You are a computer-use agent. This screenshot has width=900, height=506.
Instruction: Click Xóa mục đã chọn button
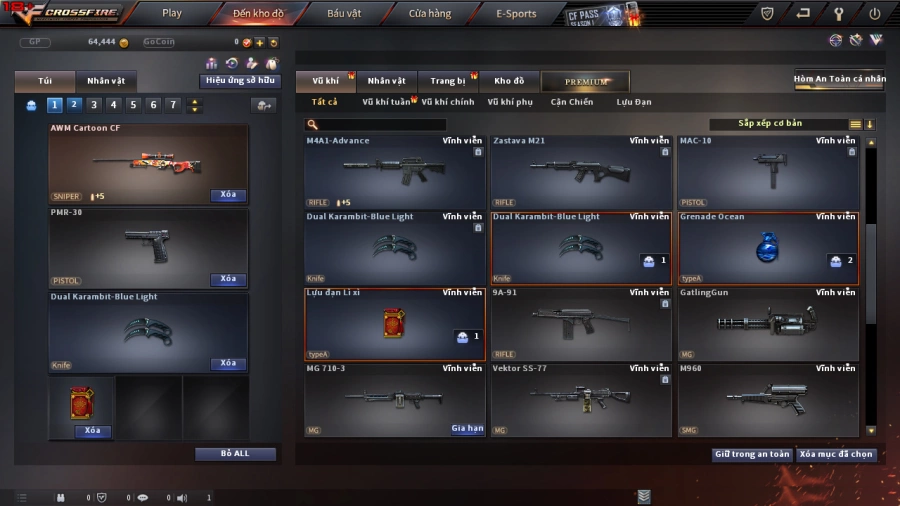pos(837,454)
